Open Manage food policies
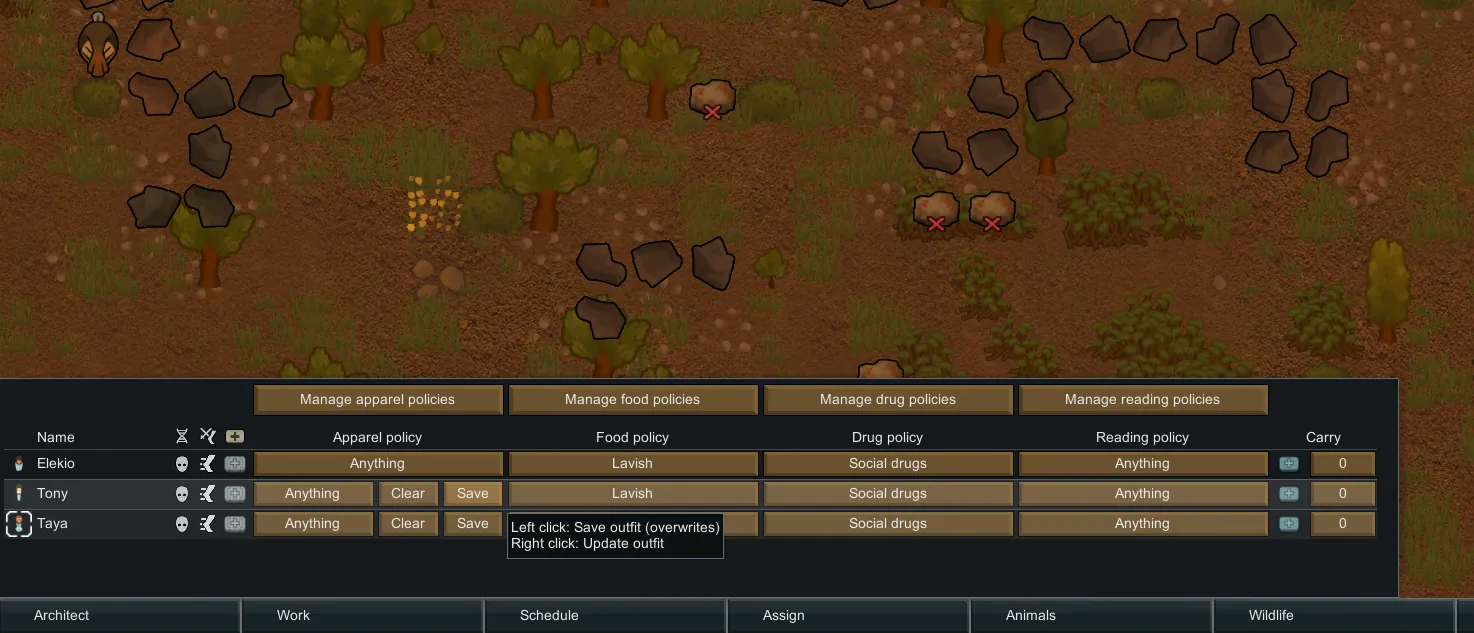The width and height of the screenshot is (1474, 633). pos(632,400)
